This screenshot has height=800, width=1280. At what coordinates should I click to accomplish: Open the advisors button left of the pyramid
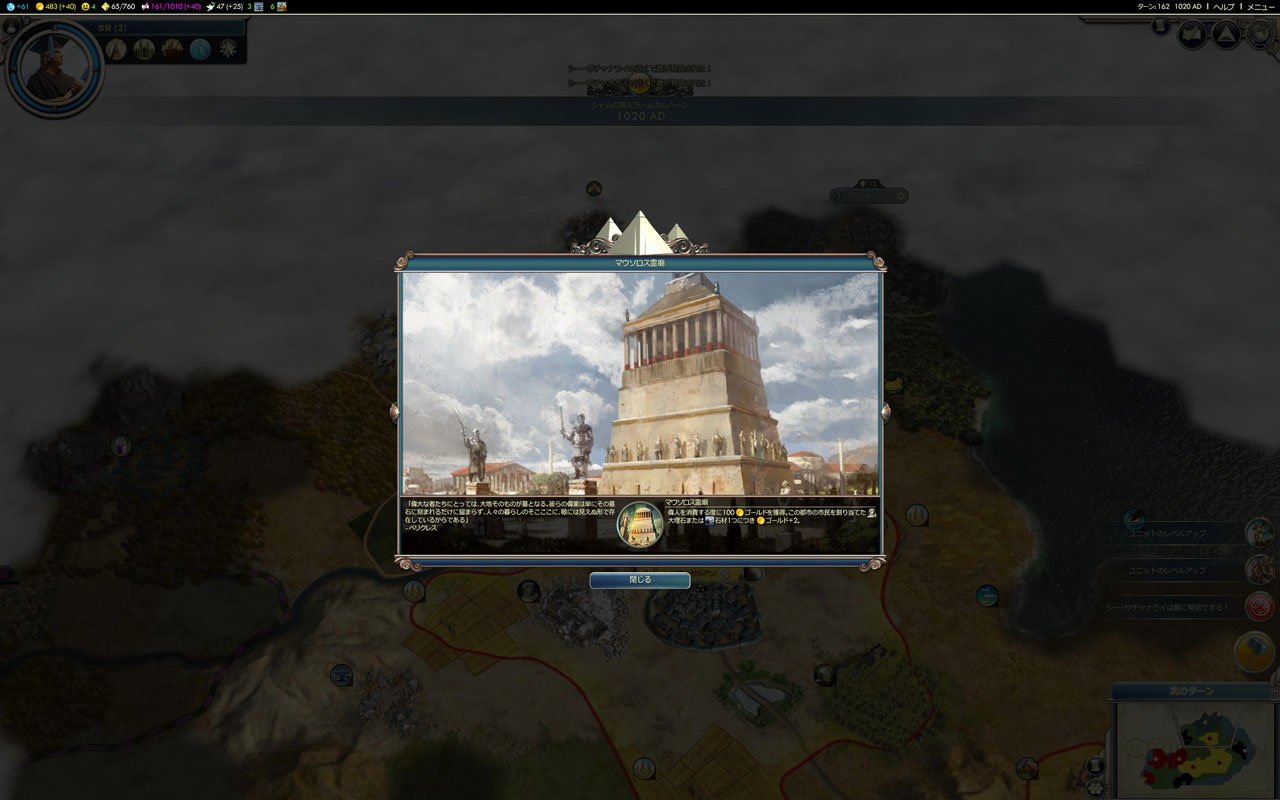click(x=1192, y=35)
